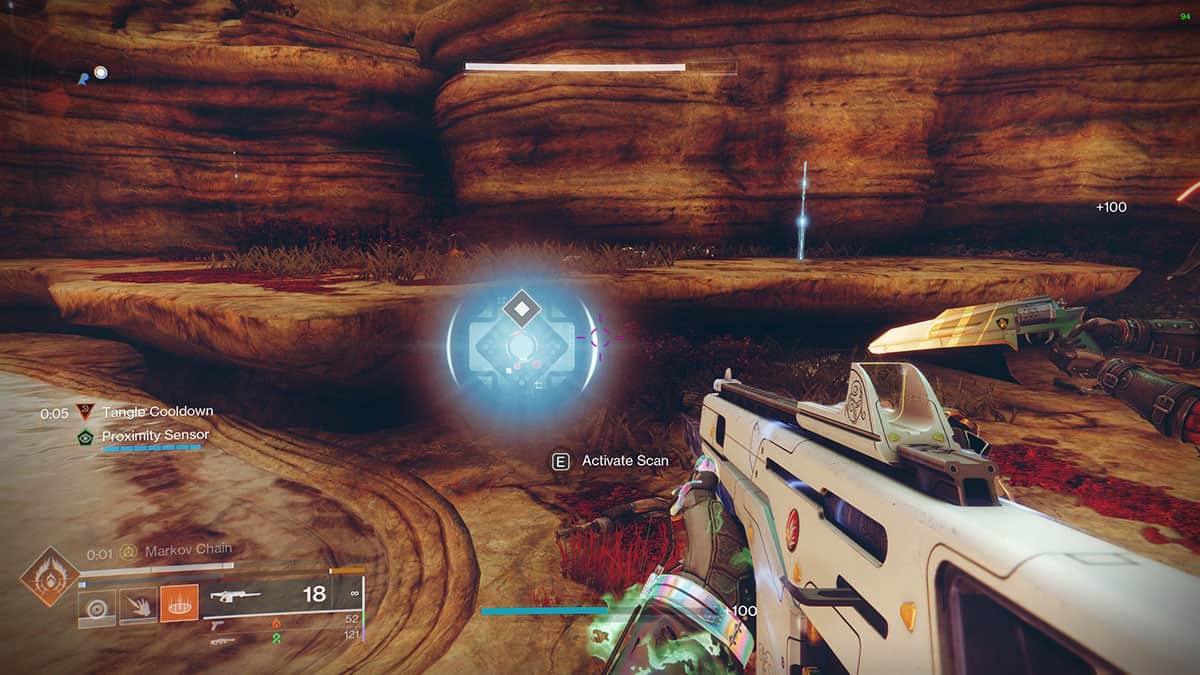Check the Markov Chain perk icon
The image size is (1200, 675).
point(128,552)
